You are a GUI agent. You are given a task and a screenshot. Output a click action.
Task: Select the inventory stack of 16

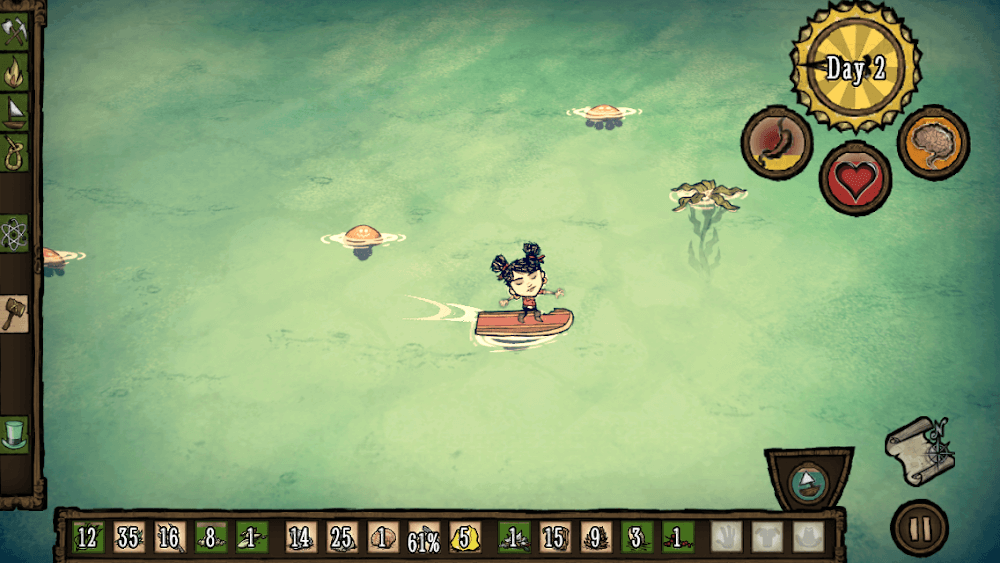[x=170, y=538]
